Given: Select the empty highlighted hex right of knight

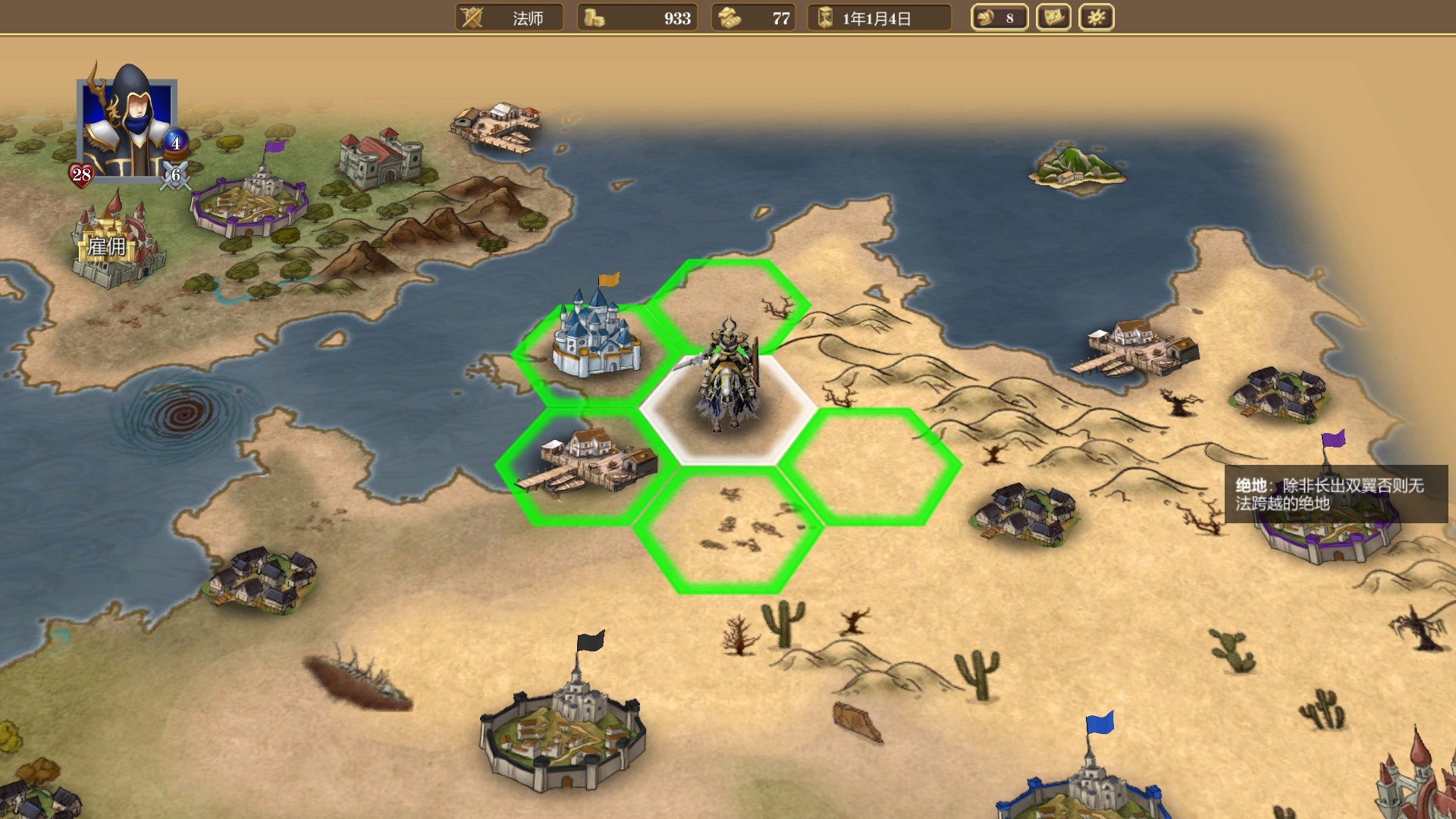Looking at the screenshot, I should [x=871, y=466].
